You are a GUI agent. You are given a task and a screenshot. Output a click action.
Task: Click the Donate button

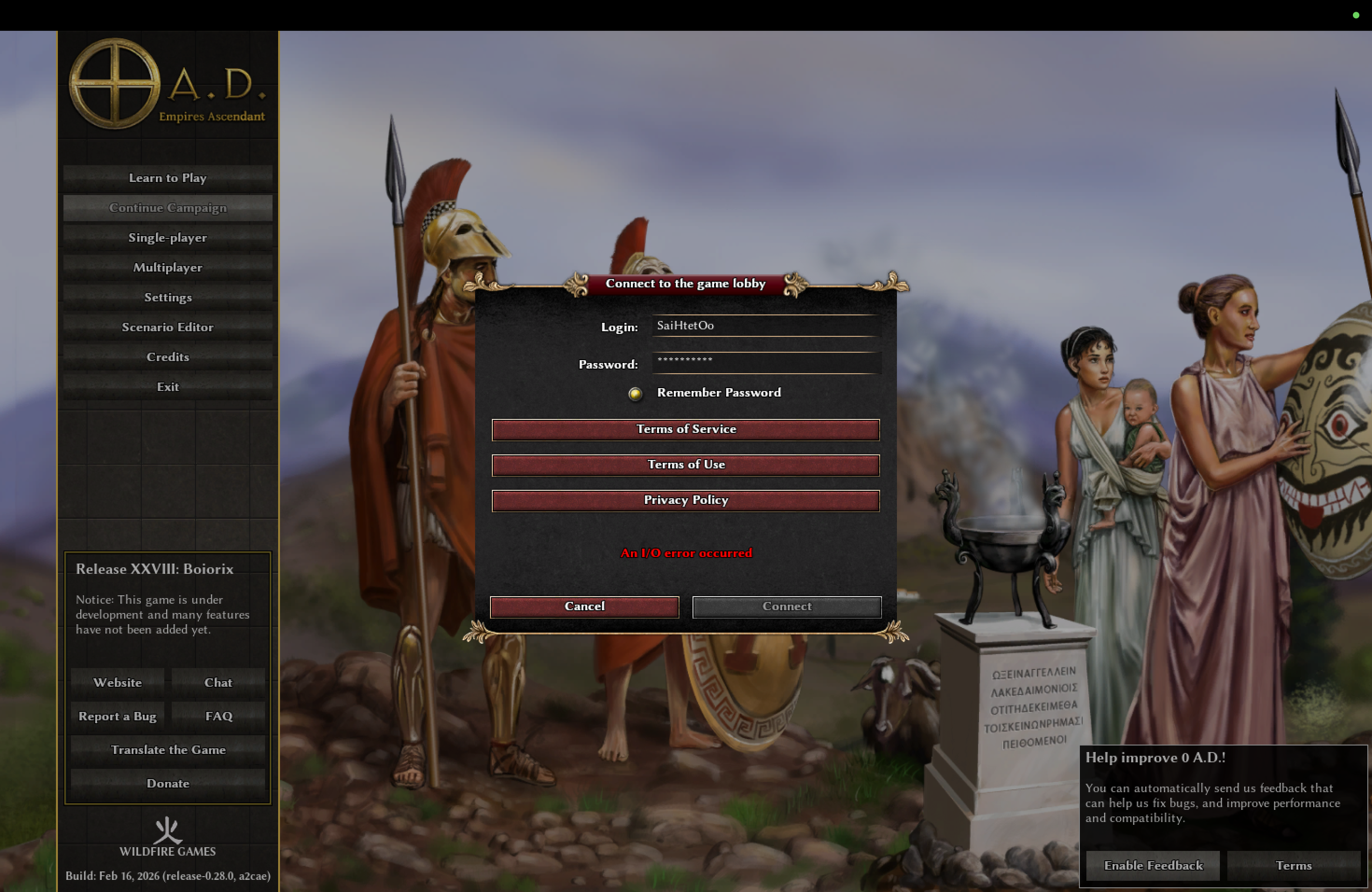(168, 784)
